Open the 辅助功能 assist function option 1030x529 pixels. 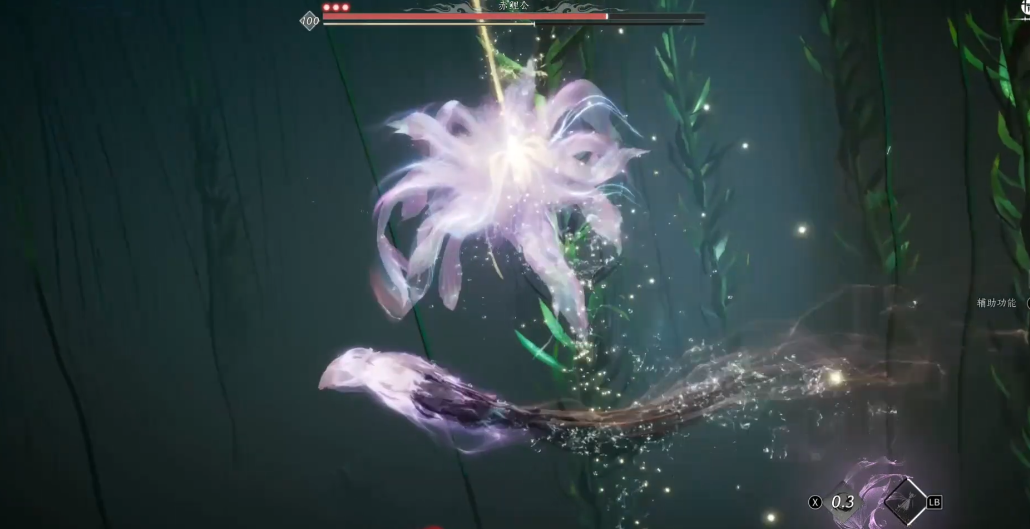click(997, 303)
